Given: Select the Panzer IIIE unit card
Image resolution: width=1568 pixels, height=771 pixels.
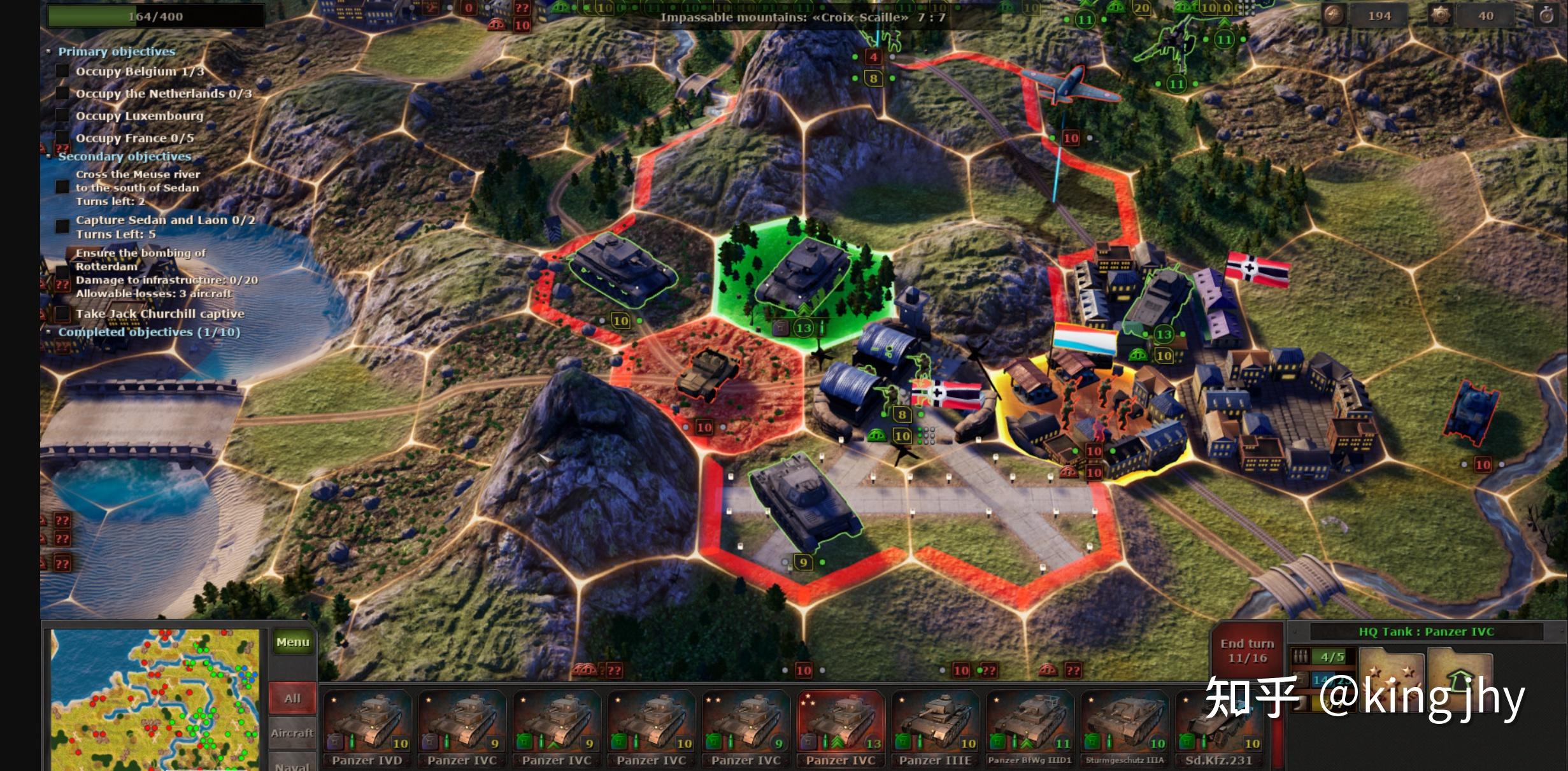Looking at the screenshot, I should pos(935,727).
